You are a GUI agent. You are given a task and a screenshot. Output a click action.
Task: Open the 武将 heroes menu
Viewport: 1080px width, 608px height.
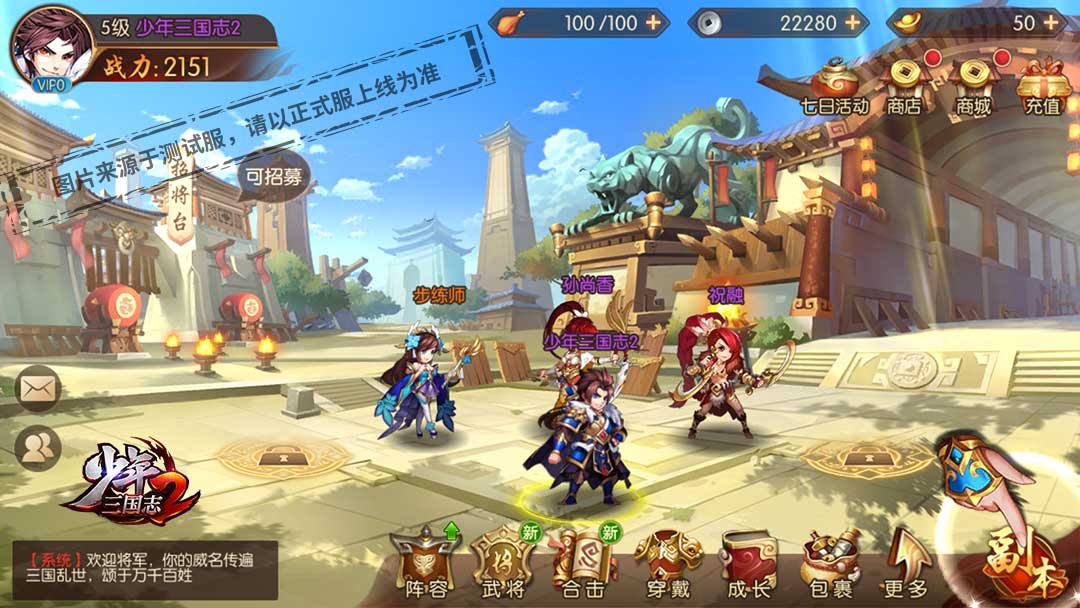click(x=503, y=563)
